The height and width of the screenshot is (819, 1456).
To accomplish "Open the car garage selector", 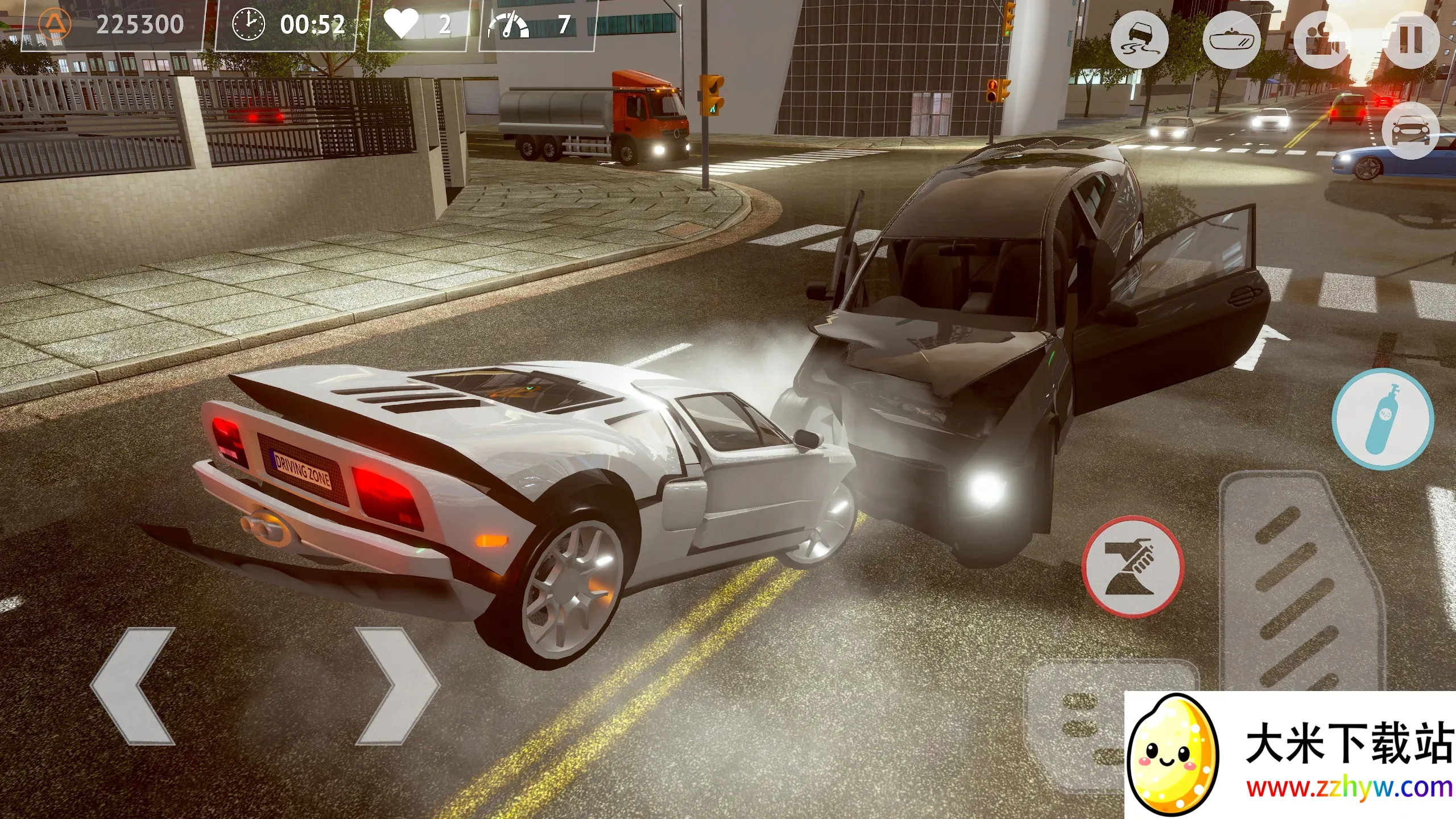I will tap(1410, 132).
